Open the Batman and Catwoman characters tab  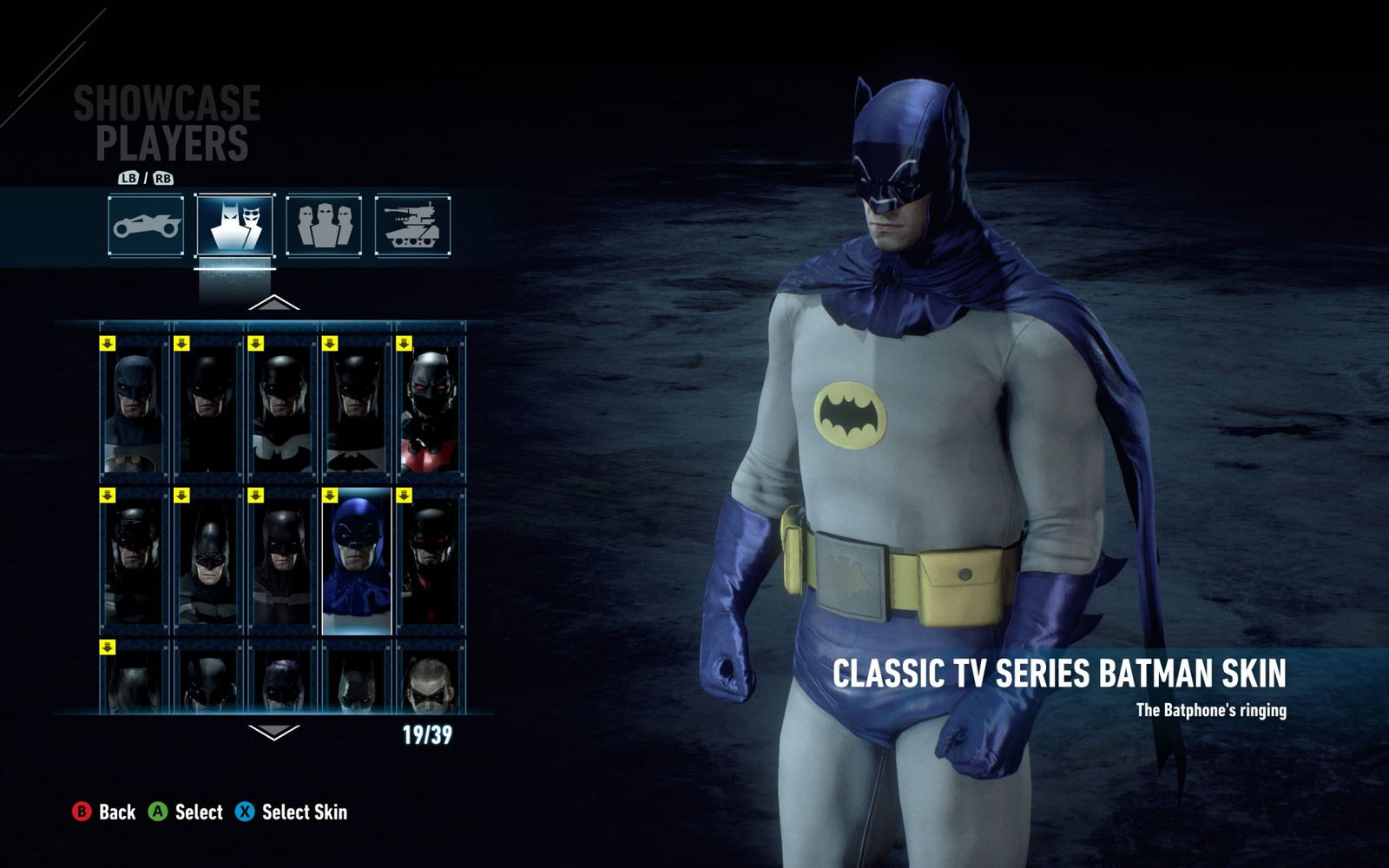235,226
